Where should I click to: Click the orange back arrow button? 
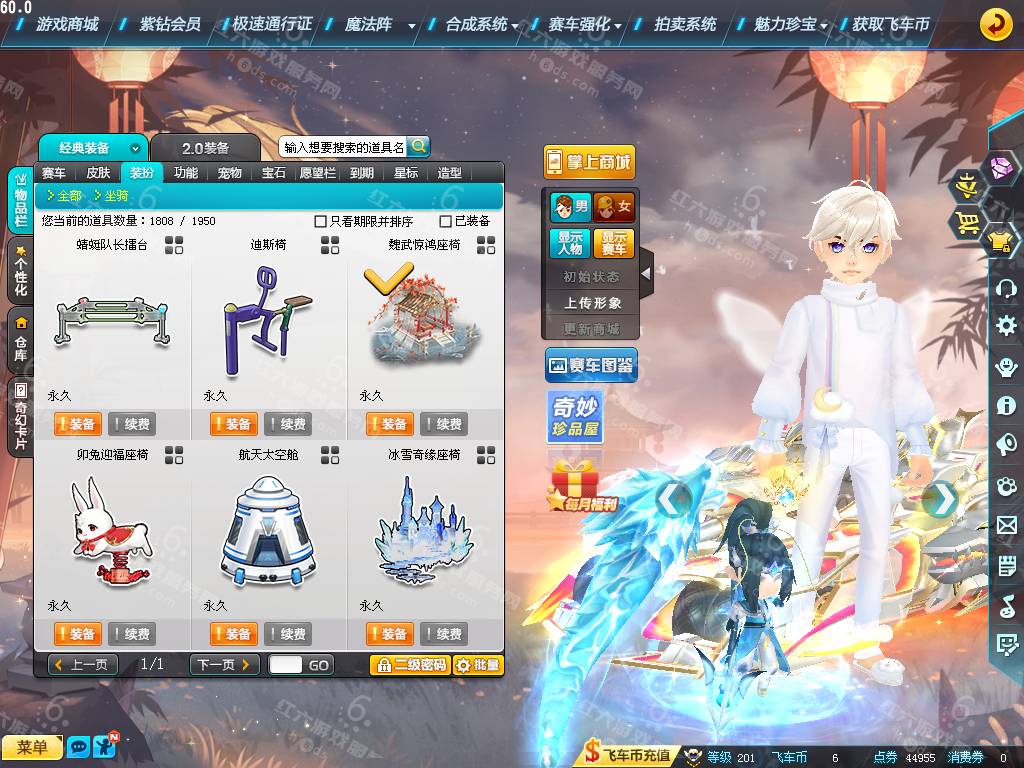tap(995, 24)
